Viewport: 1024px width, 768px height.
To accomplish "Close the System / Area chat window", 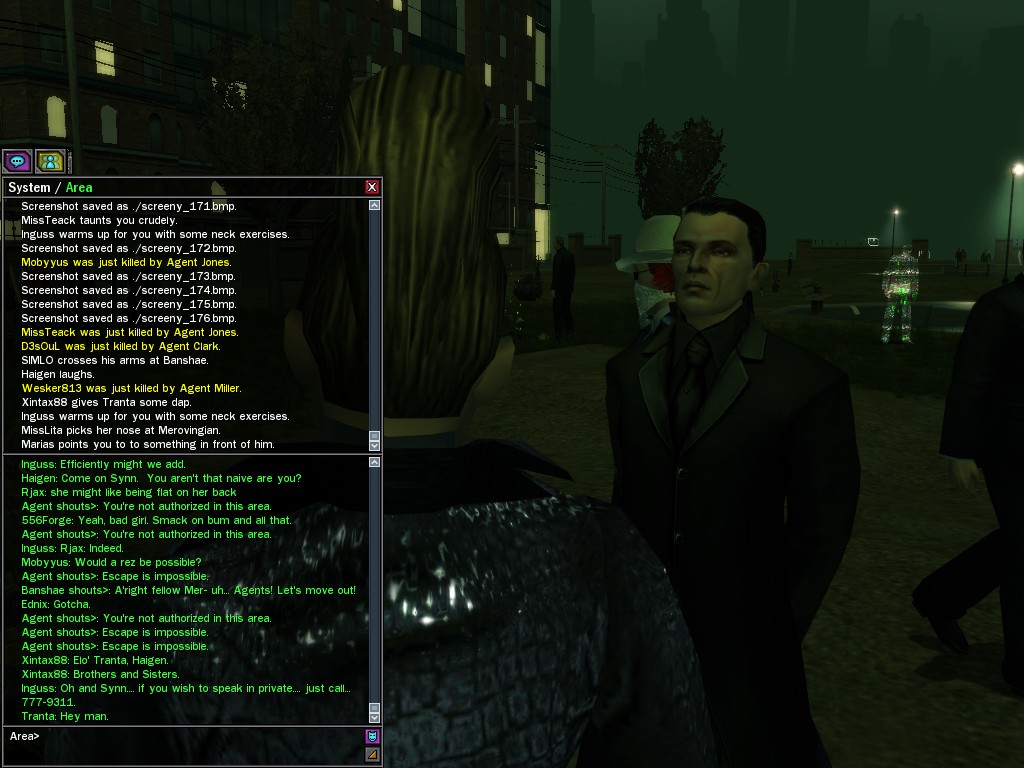I will [372, 187].
